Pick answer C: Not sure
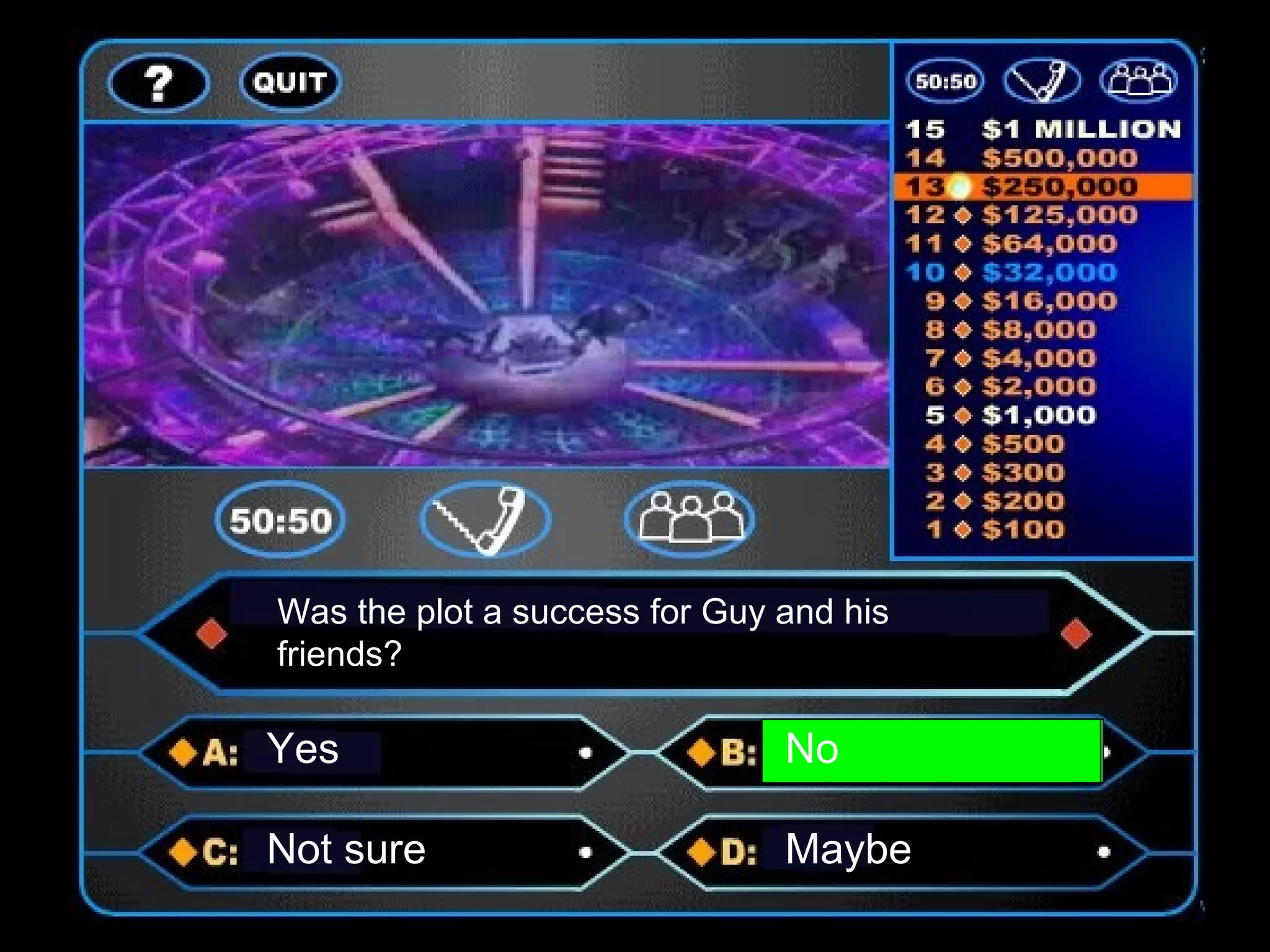1270x952 pixels. click(384, 851)
